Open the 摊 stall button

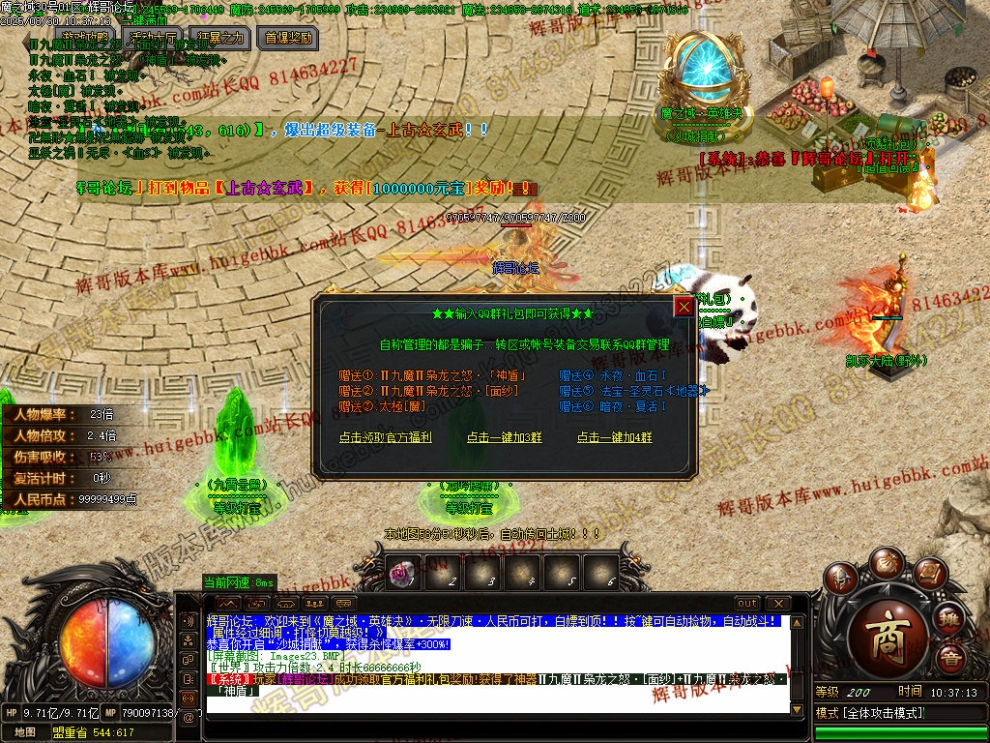[x=951, y=617]
